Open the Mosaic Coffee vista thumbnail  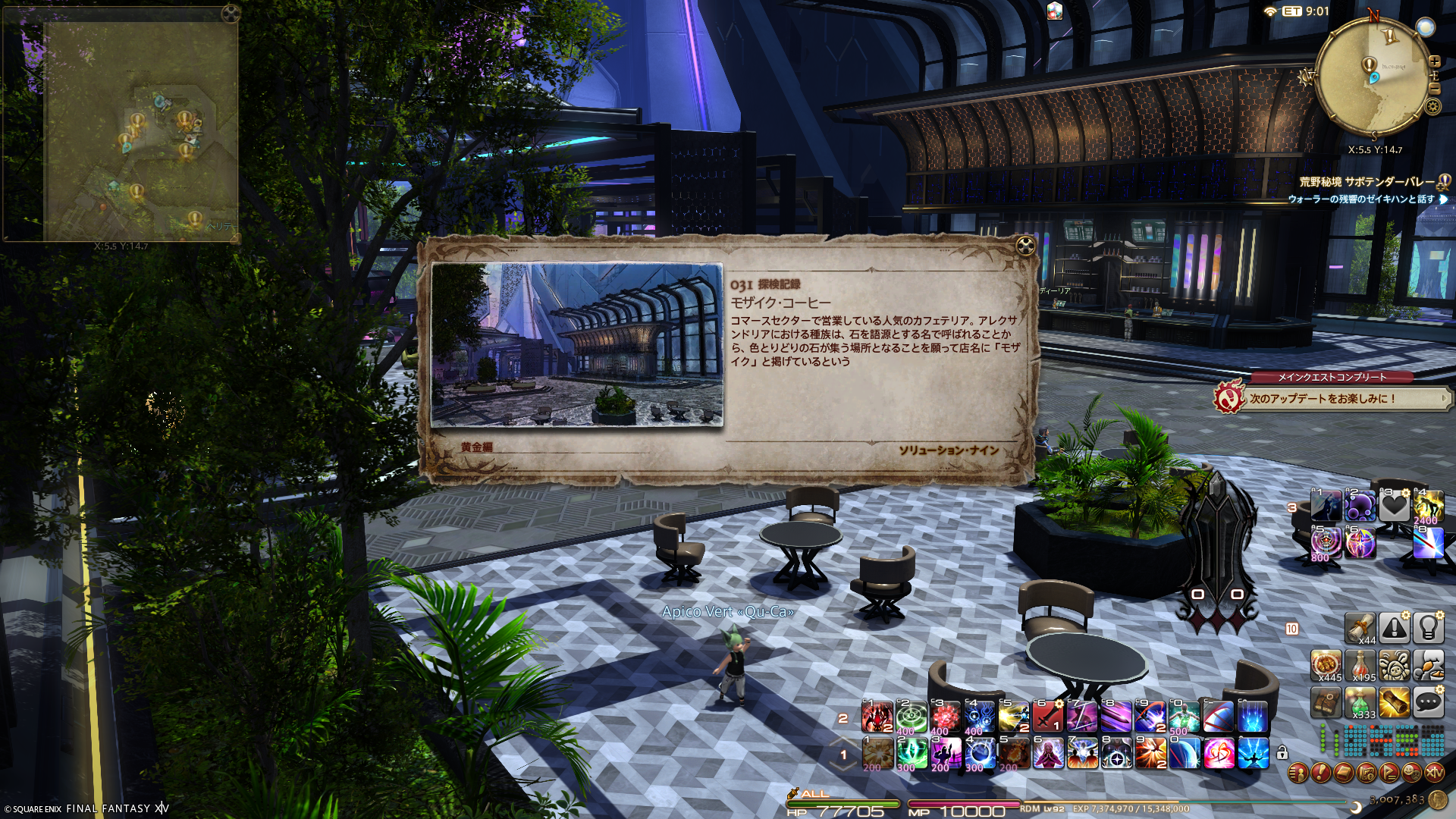tap(576, 345)
